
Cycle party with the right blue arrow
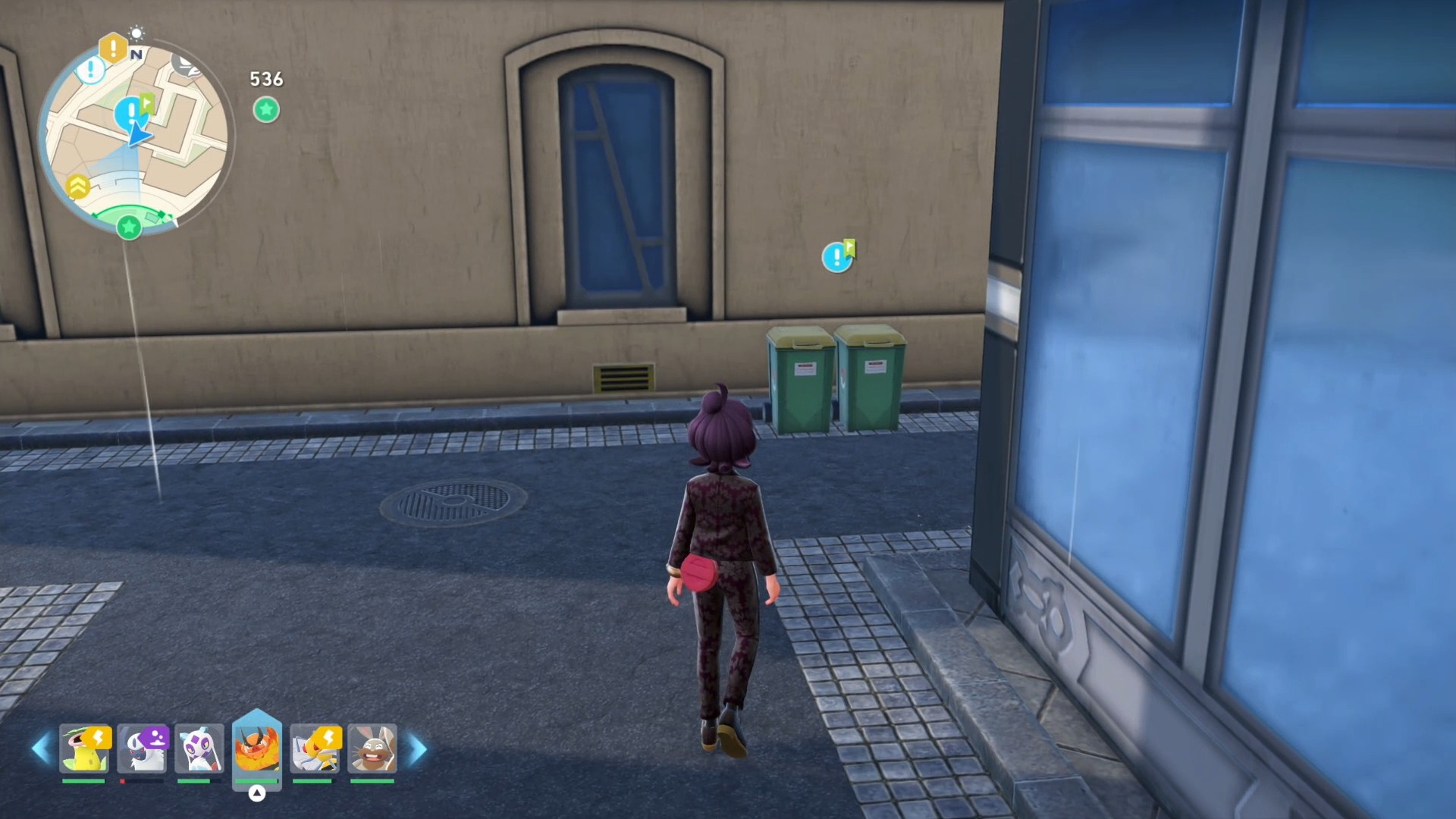[x=418, y=749]
